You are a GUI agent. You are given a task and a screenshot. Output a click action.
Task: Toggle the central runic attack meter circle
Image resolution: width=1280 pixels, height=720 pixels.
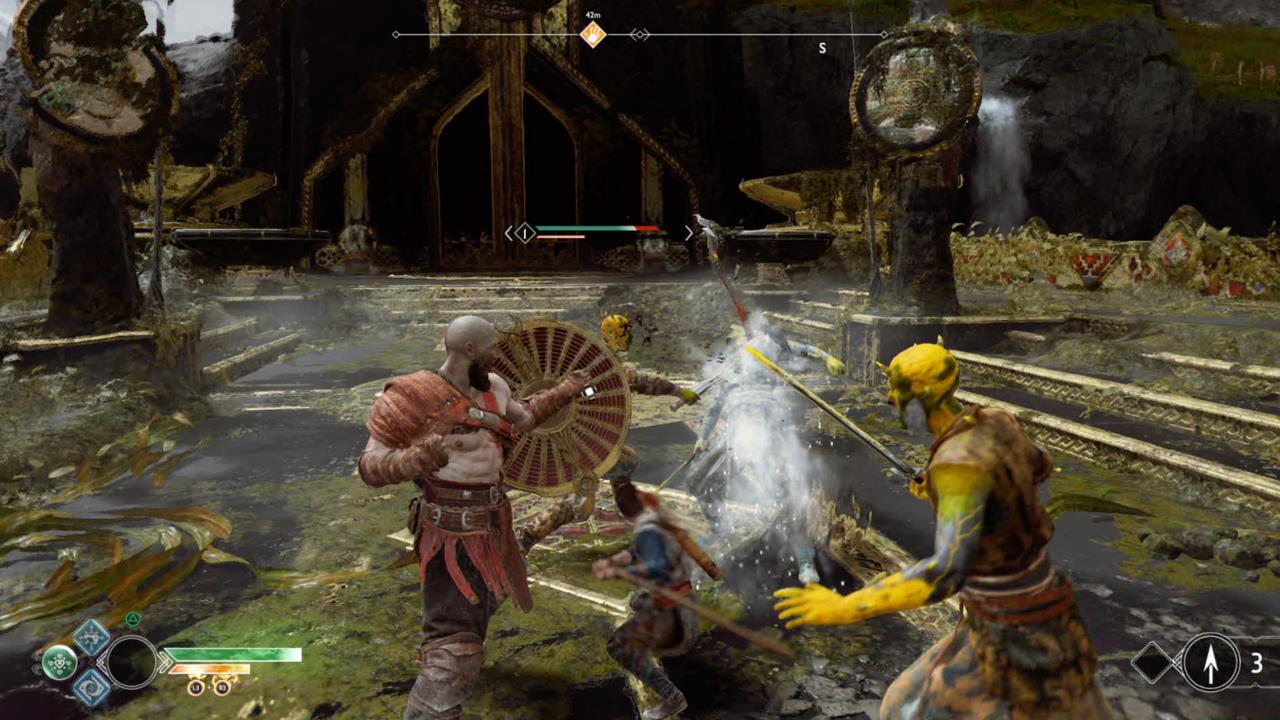tap(131, 662)
